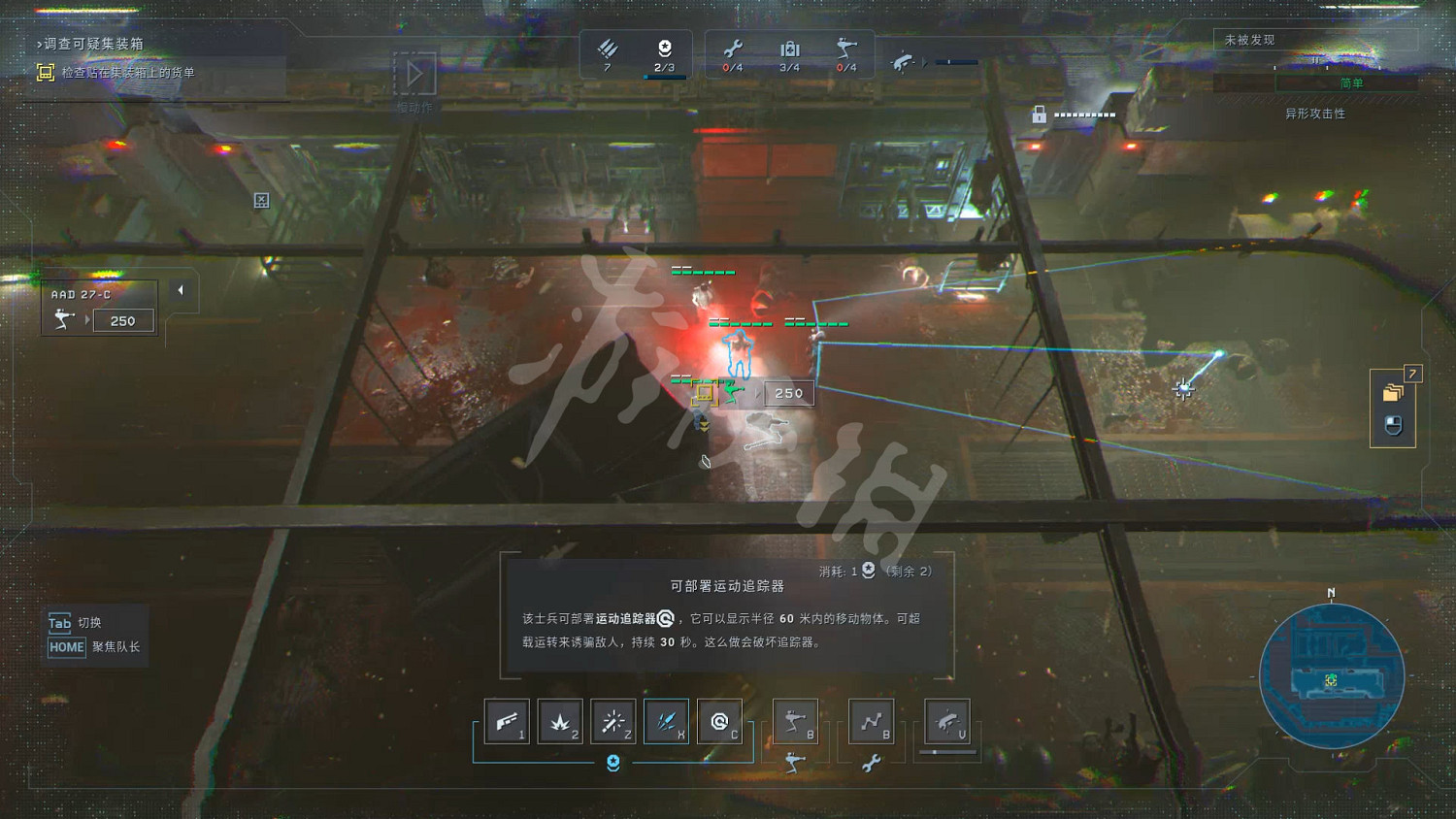Open the mission file folder icon on the right

point(1393,391)
